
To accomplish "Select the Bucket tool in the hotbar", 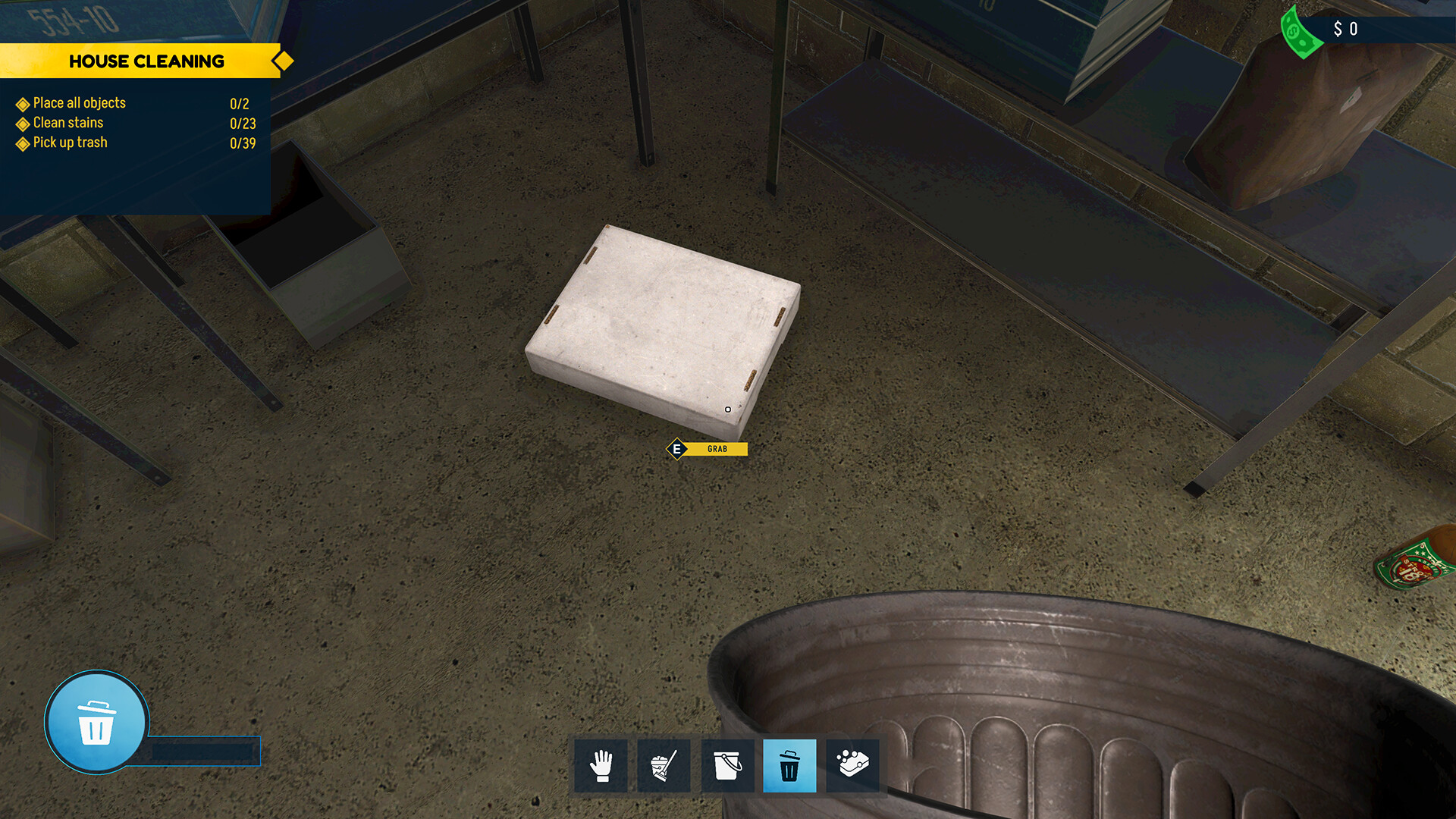I will tap(727, 765).
